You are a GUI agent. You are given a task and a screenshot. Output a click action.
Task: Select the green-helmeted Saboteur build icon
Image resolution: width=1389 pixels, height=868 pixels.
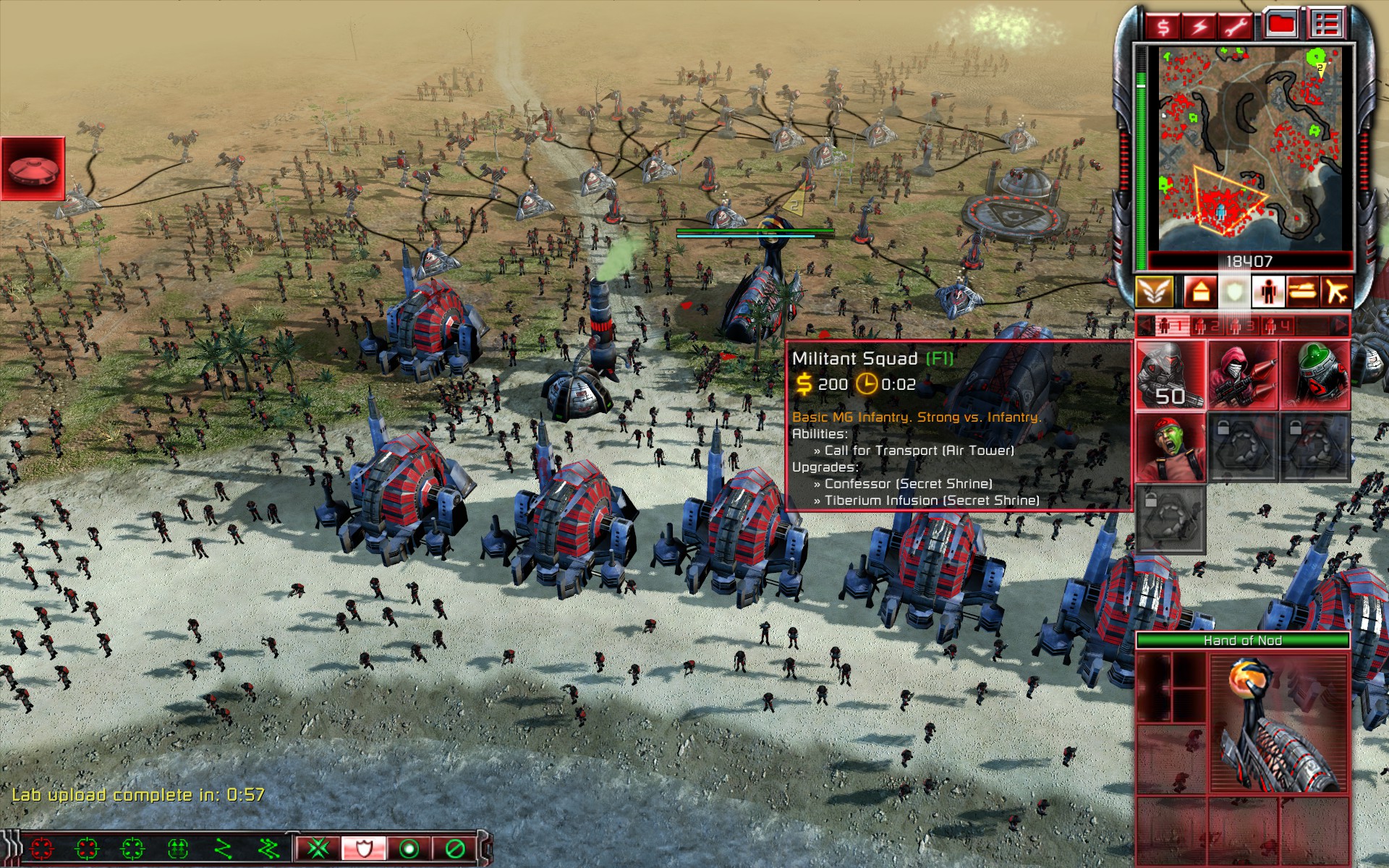(1314, 375)
